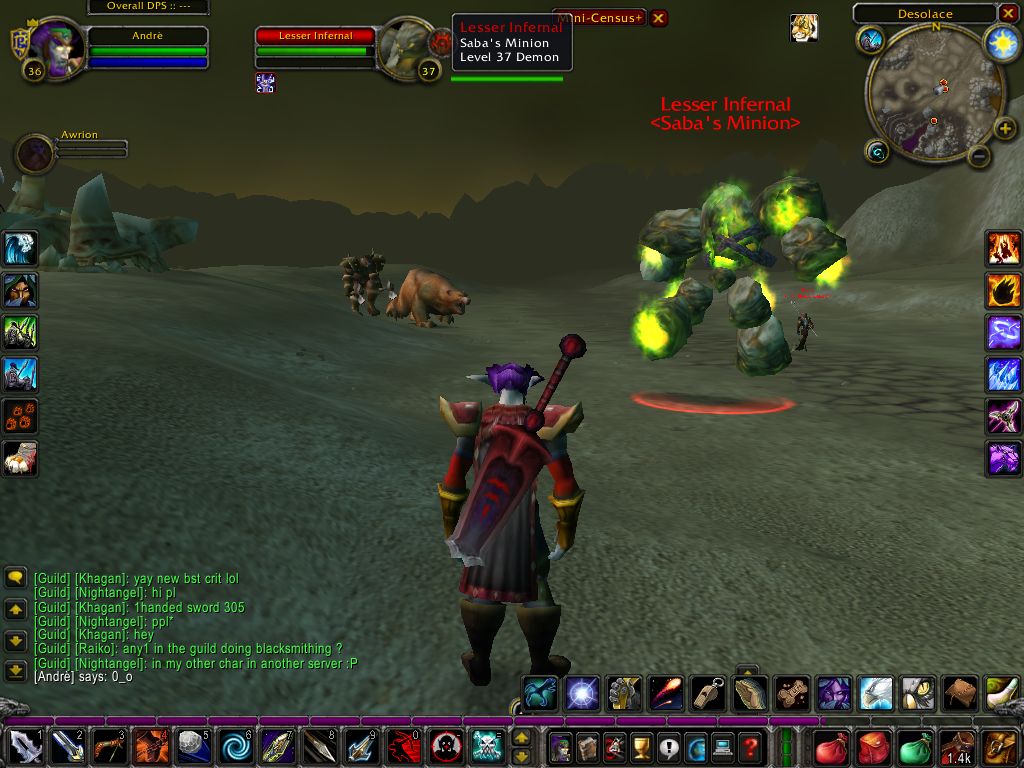Screen dimensions: 1024x768
Task: Activate the flaming figure ability icon
Action: pyautogui.click(x=1003, y=248)
